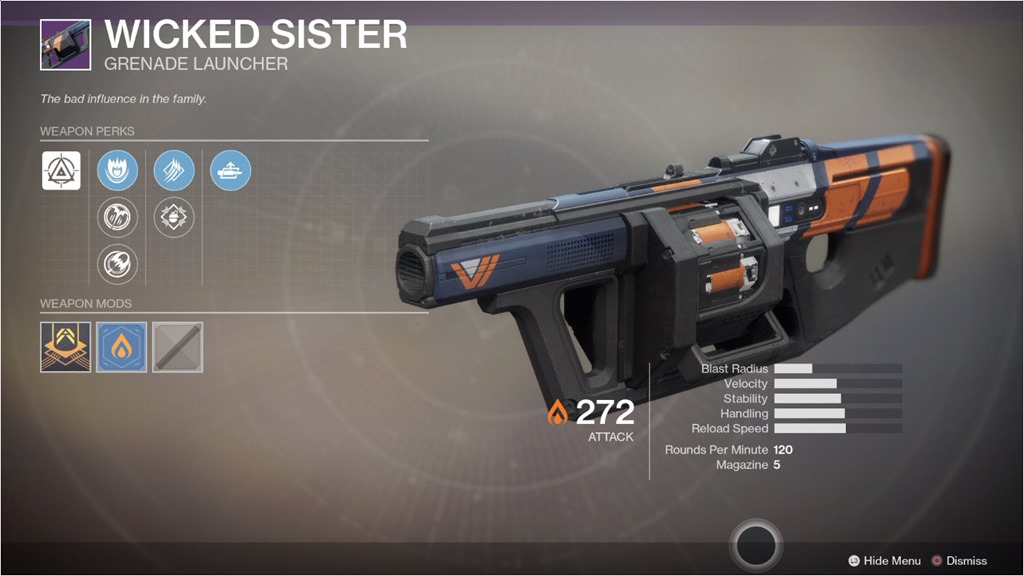The width and height of the screenshot is (1024, 576).
Task: Select the active flame-shaped launcher barrel perk
Action: (x=118, y=171)
